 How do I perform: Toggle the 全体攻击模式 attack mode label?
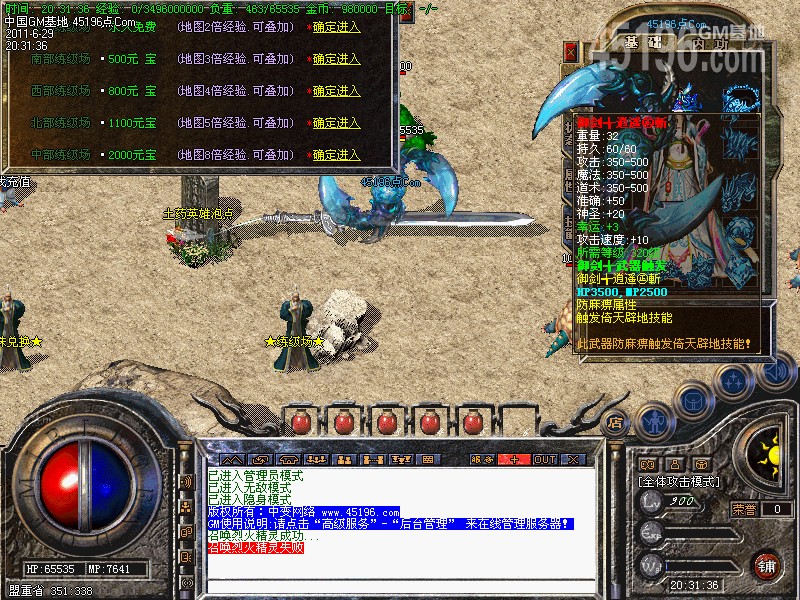680,481
